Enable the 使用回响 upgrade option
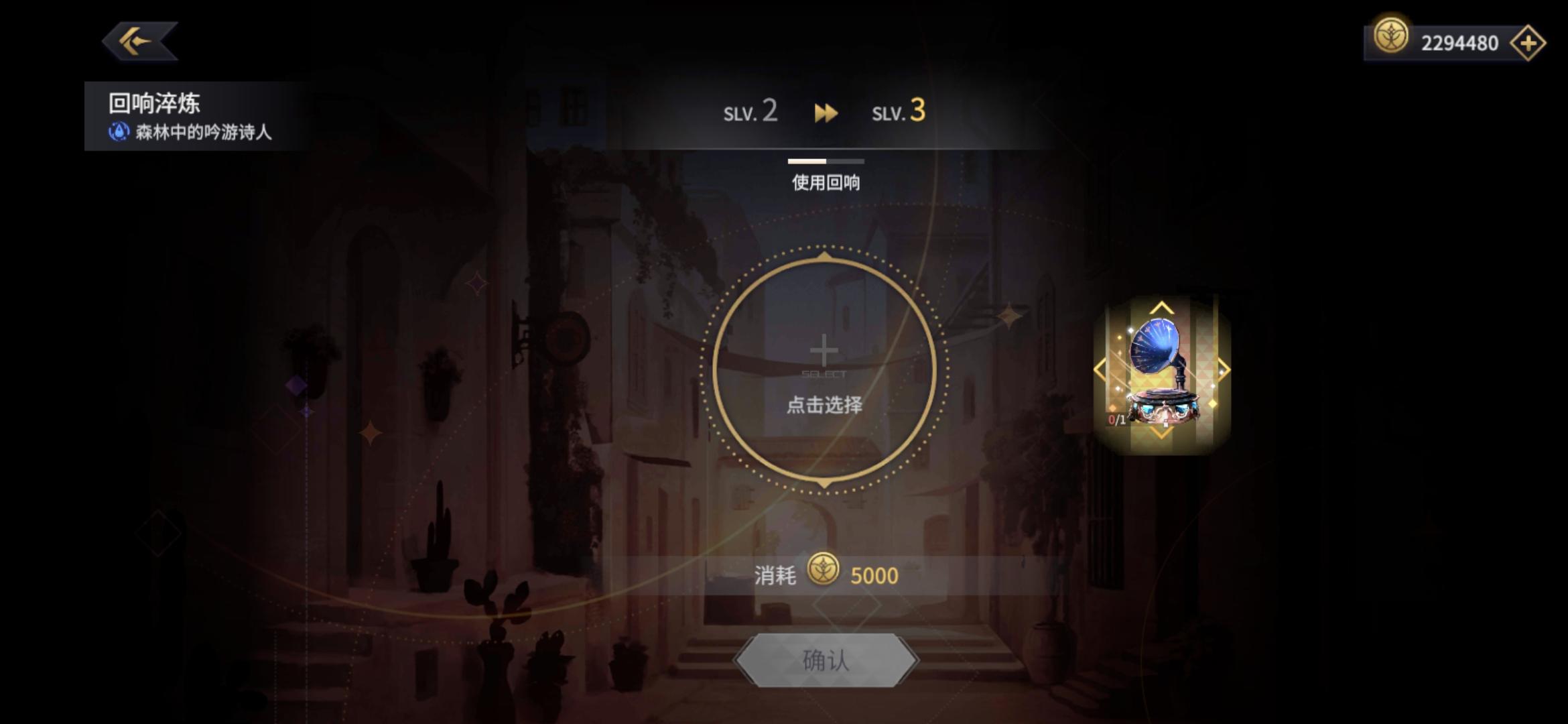This screenshot has width=1568, height=724. coord(826,183)
